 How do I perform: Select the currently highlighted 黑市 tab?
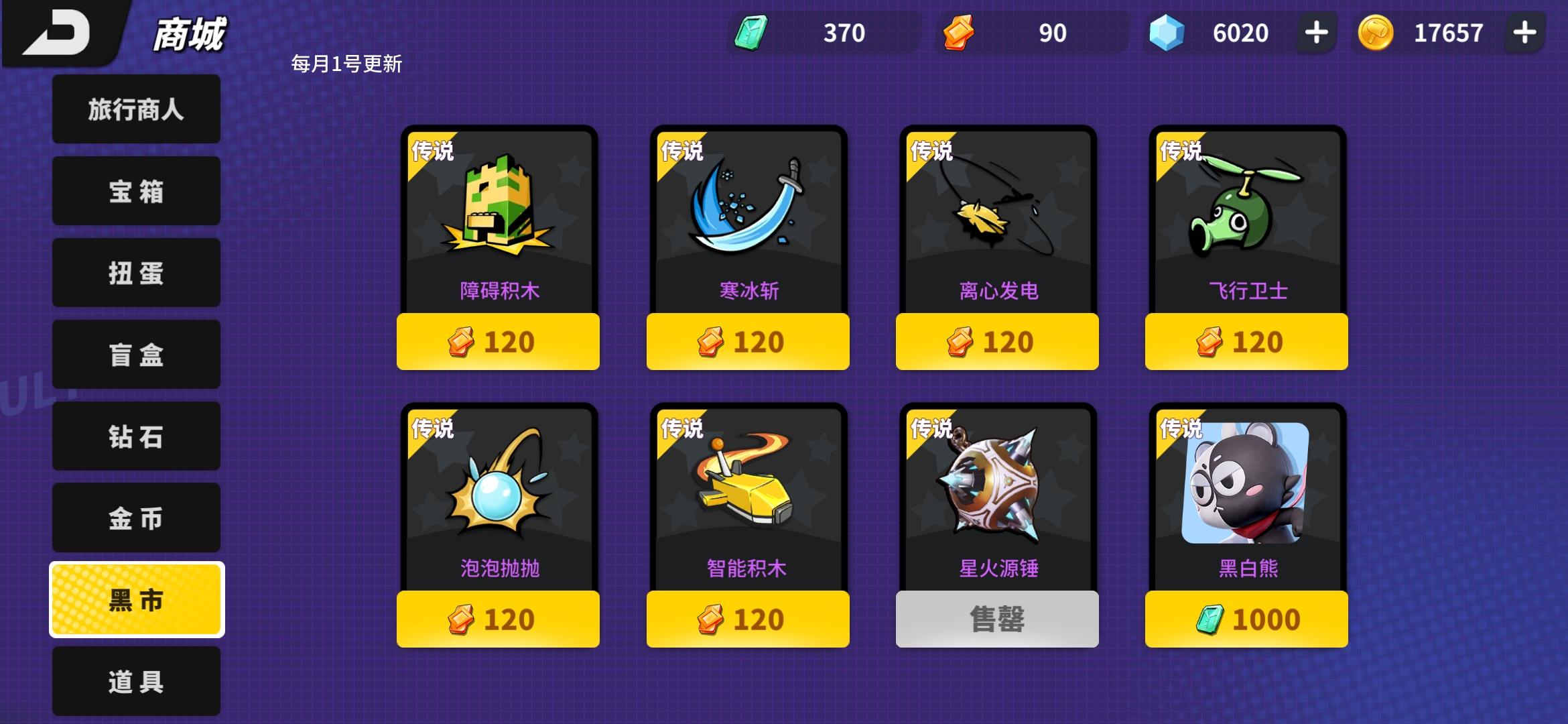[135, 600]
